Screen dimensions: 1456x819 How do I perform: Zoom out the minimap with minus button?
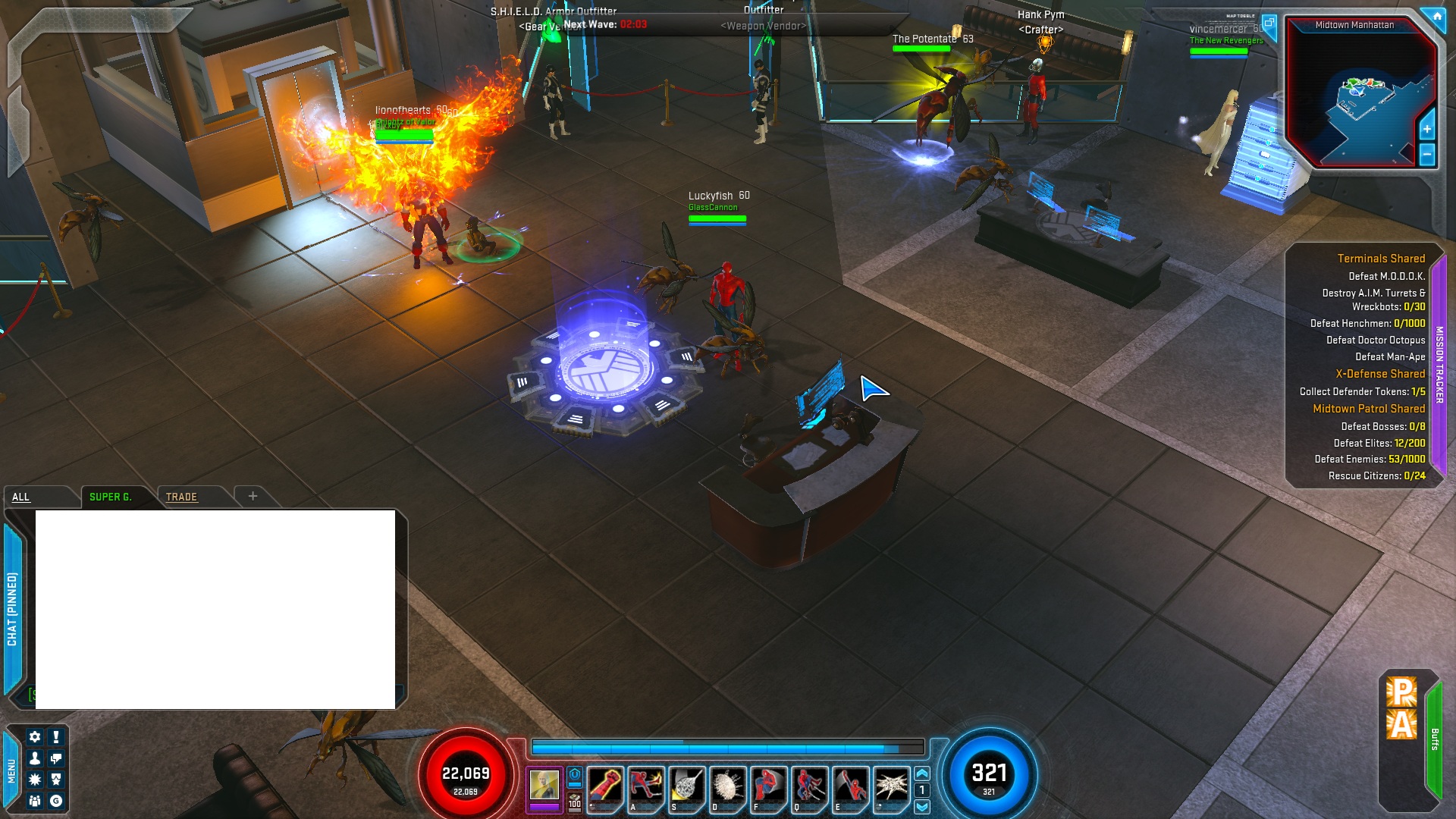click(1426, 154)
